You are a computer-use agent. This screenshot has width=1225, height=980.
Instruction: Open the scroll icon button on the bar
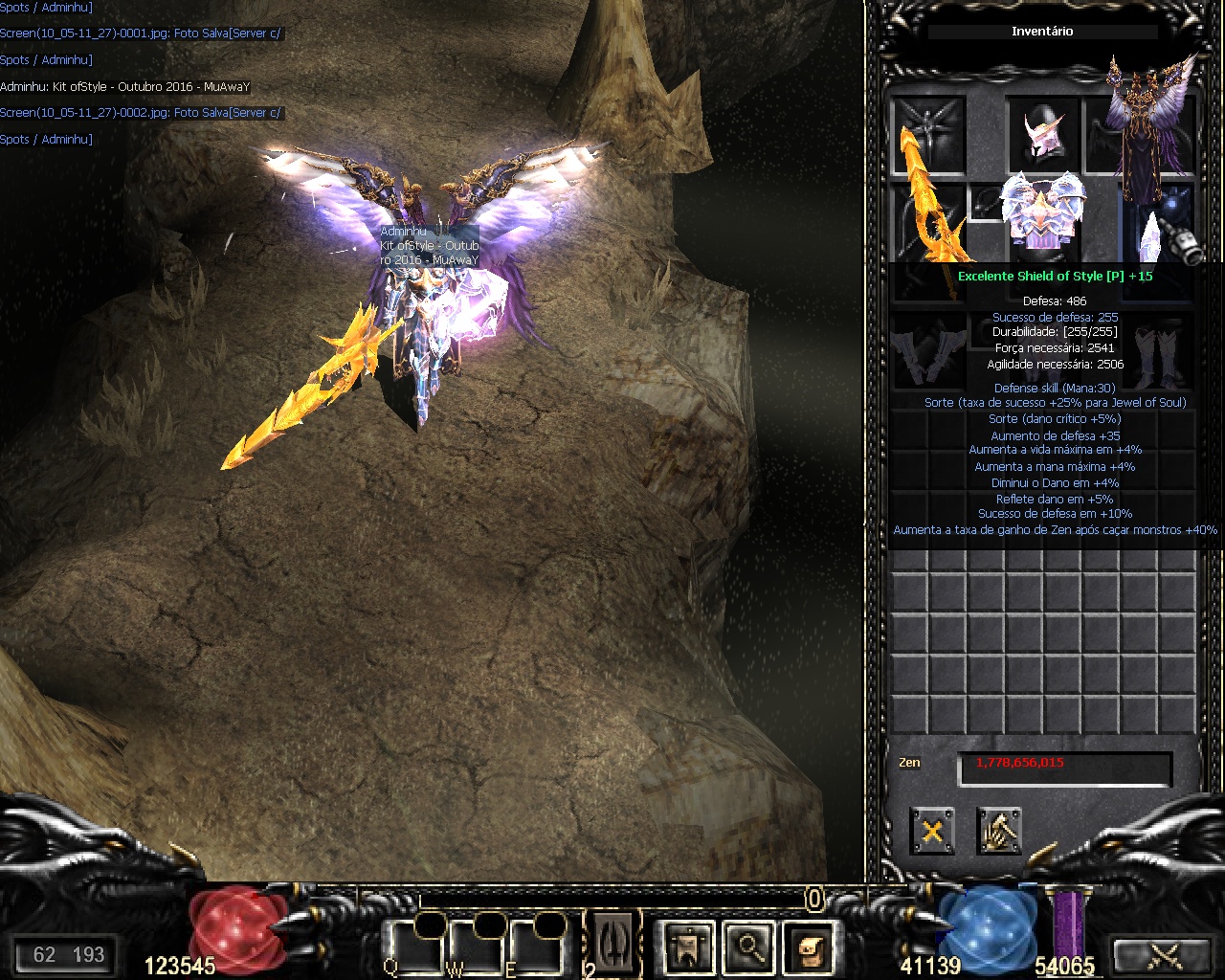point(811,947)
